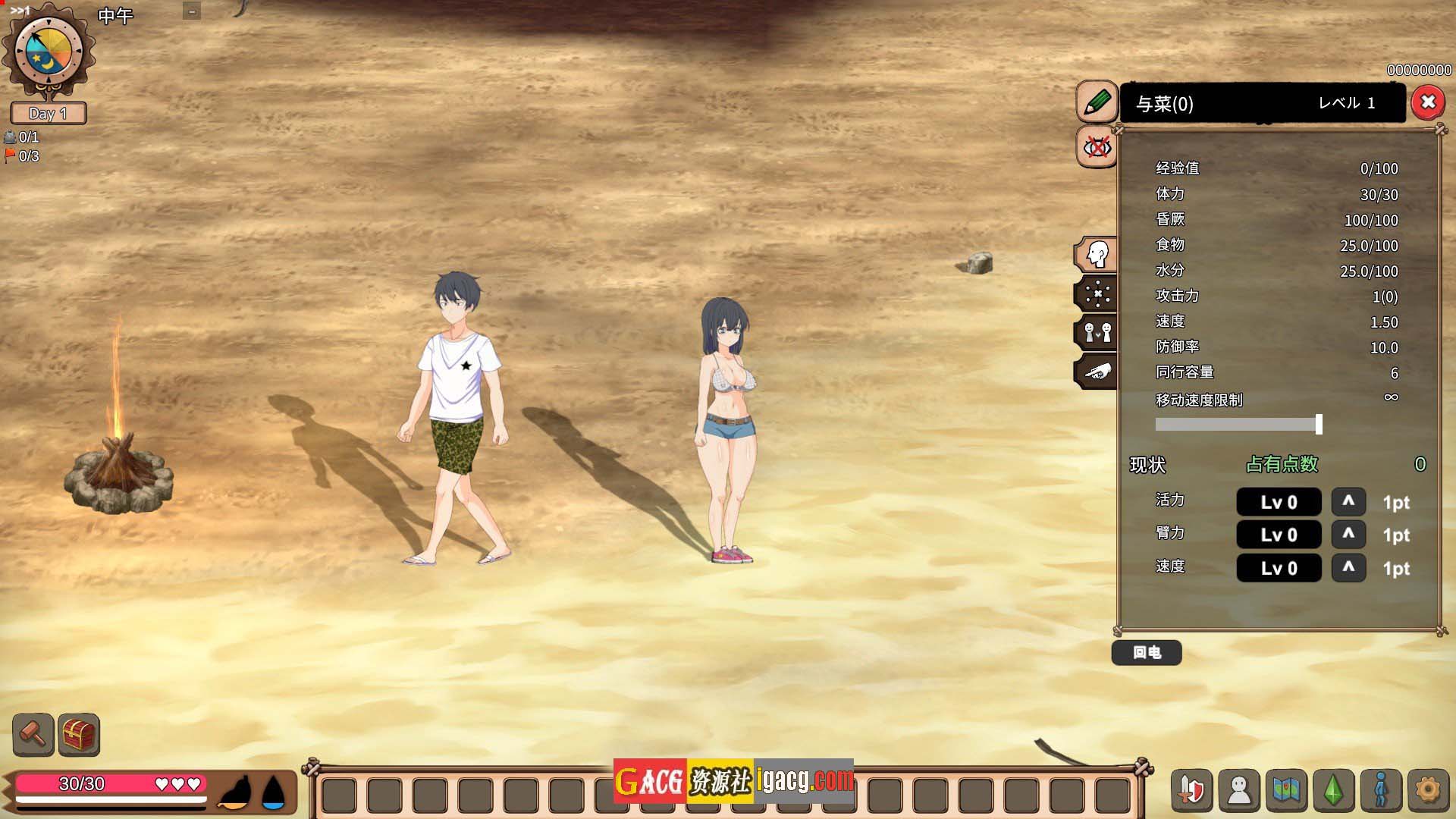Open the tab with the dotted cross icon
This screenshot has height=819, width=1456.
tap(1097, 293)
